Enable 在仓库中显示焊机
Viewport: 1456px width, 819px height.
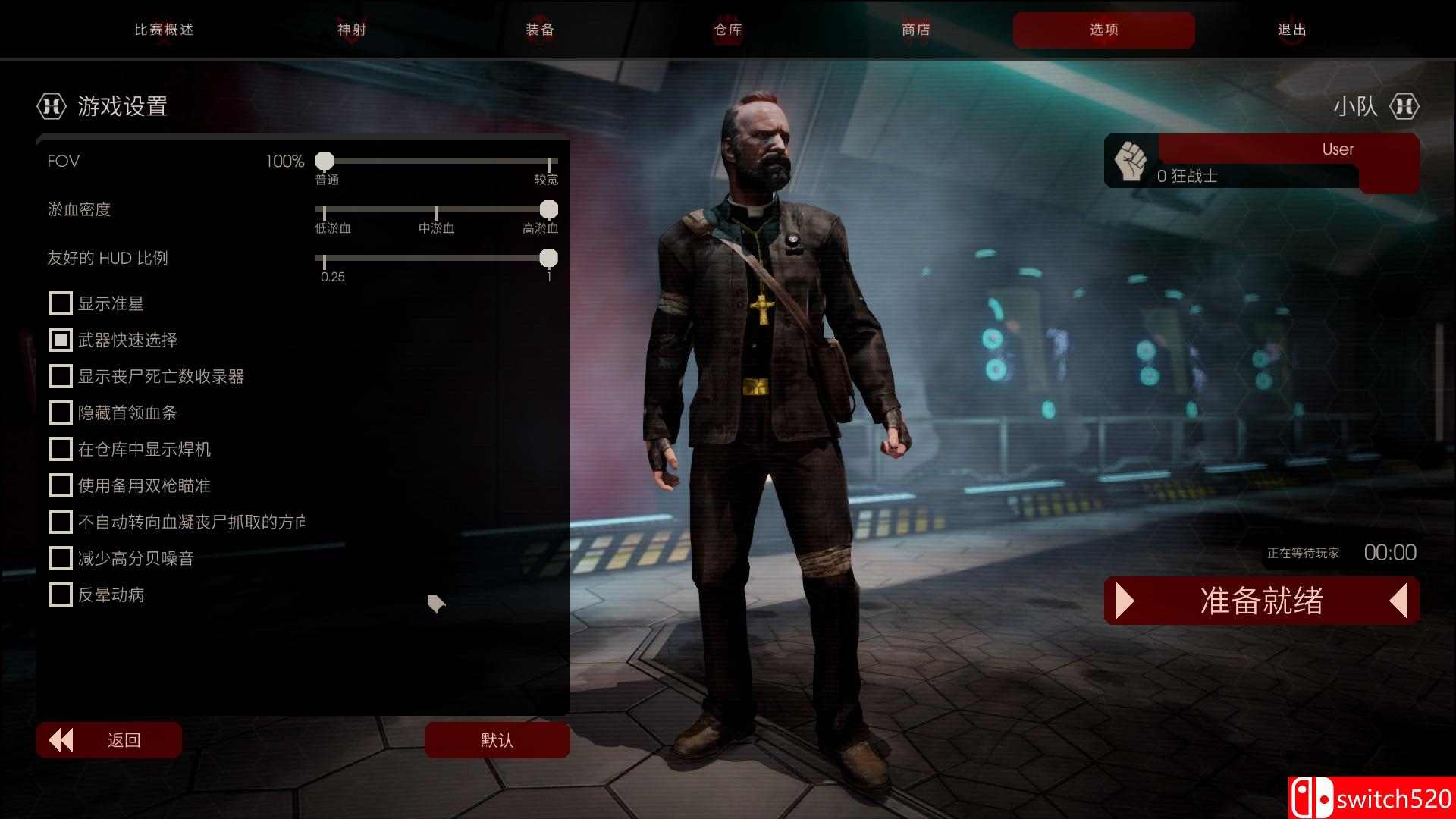click(x=61, y=449)
